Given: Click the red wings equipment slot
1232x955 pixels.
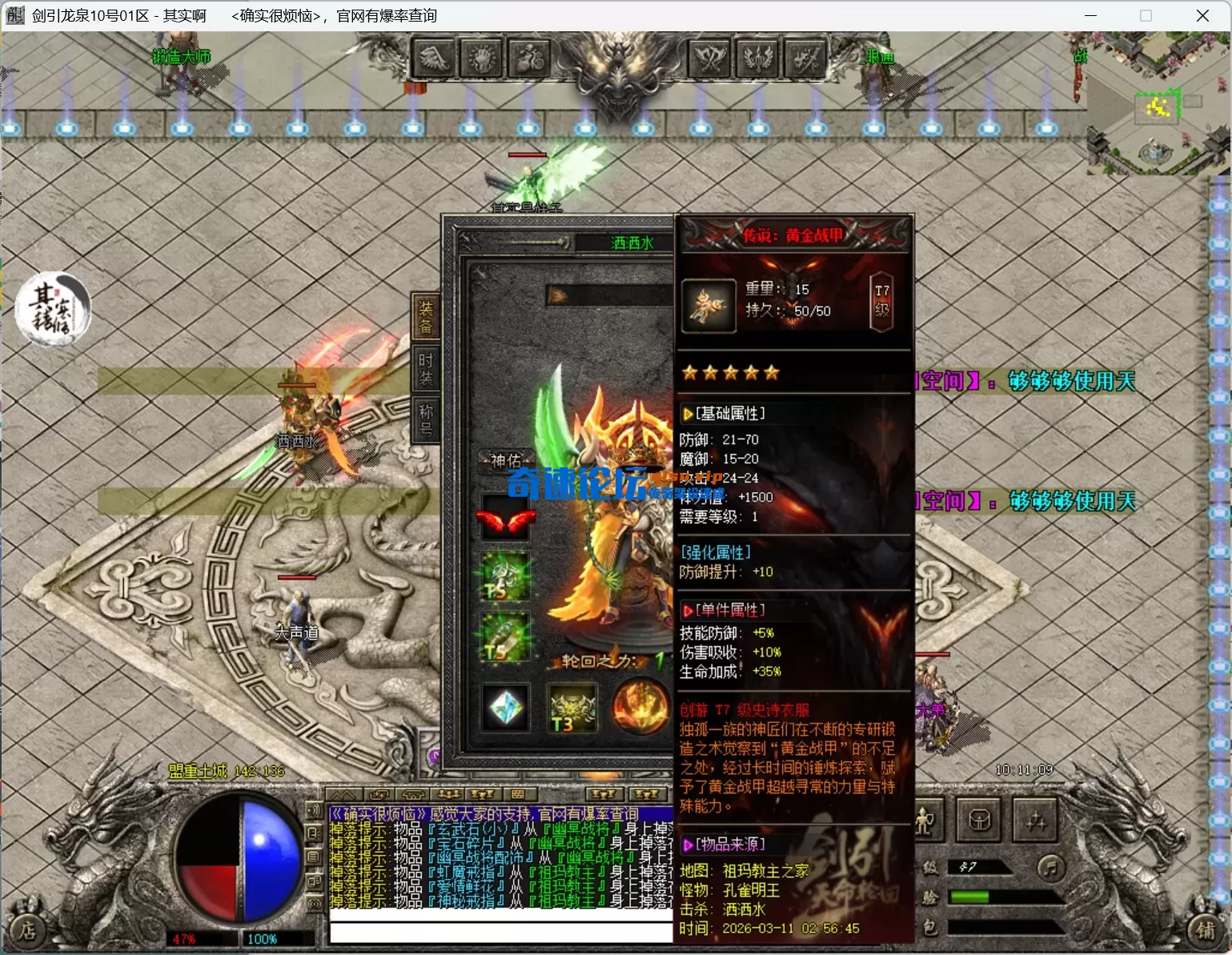Looking at the screenshot, I should pos(505,521).
